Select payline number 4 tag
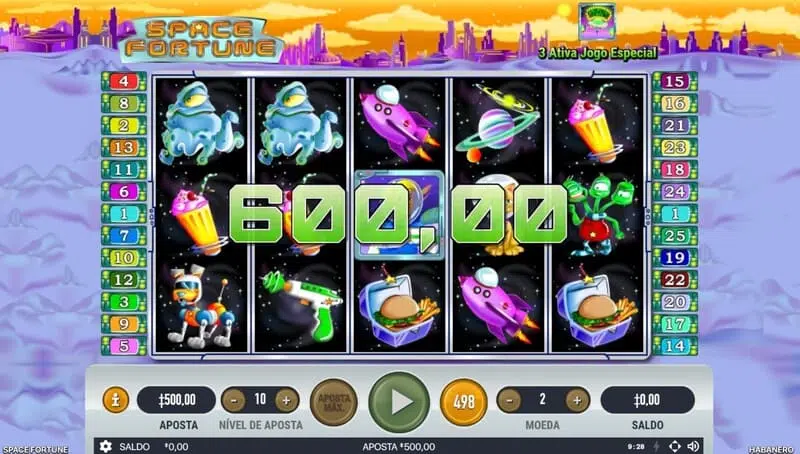This screenshot has height=454, width=800. point(126,81)
